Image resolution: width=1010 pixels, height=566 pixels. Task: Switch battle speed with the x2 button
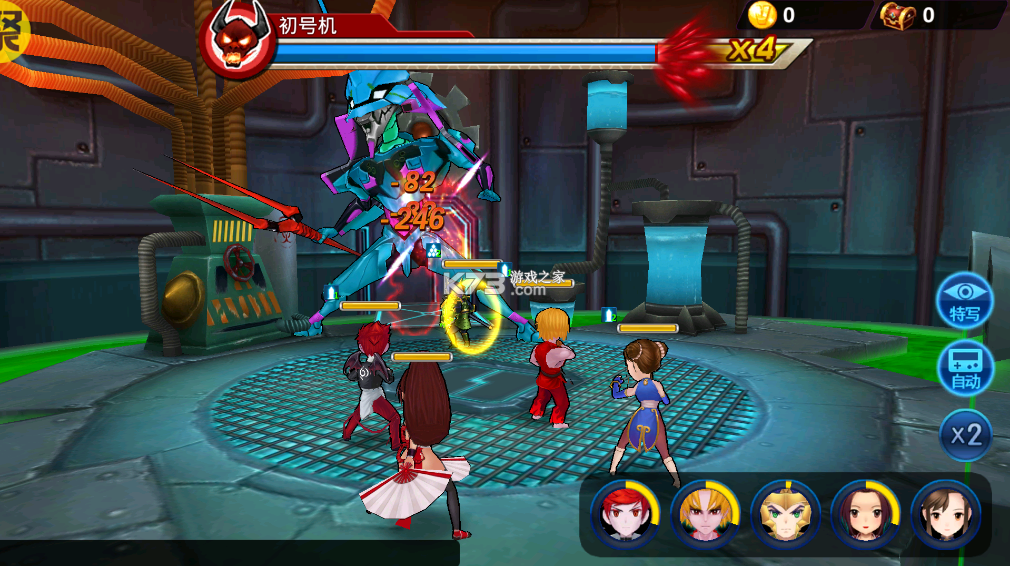pyautogui.click(x=965, y=435)
